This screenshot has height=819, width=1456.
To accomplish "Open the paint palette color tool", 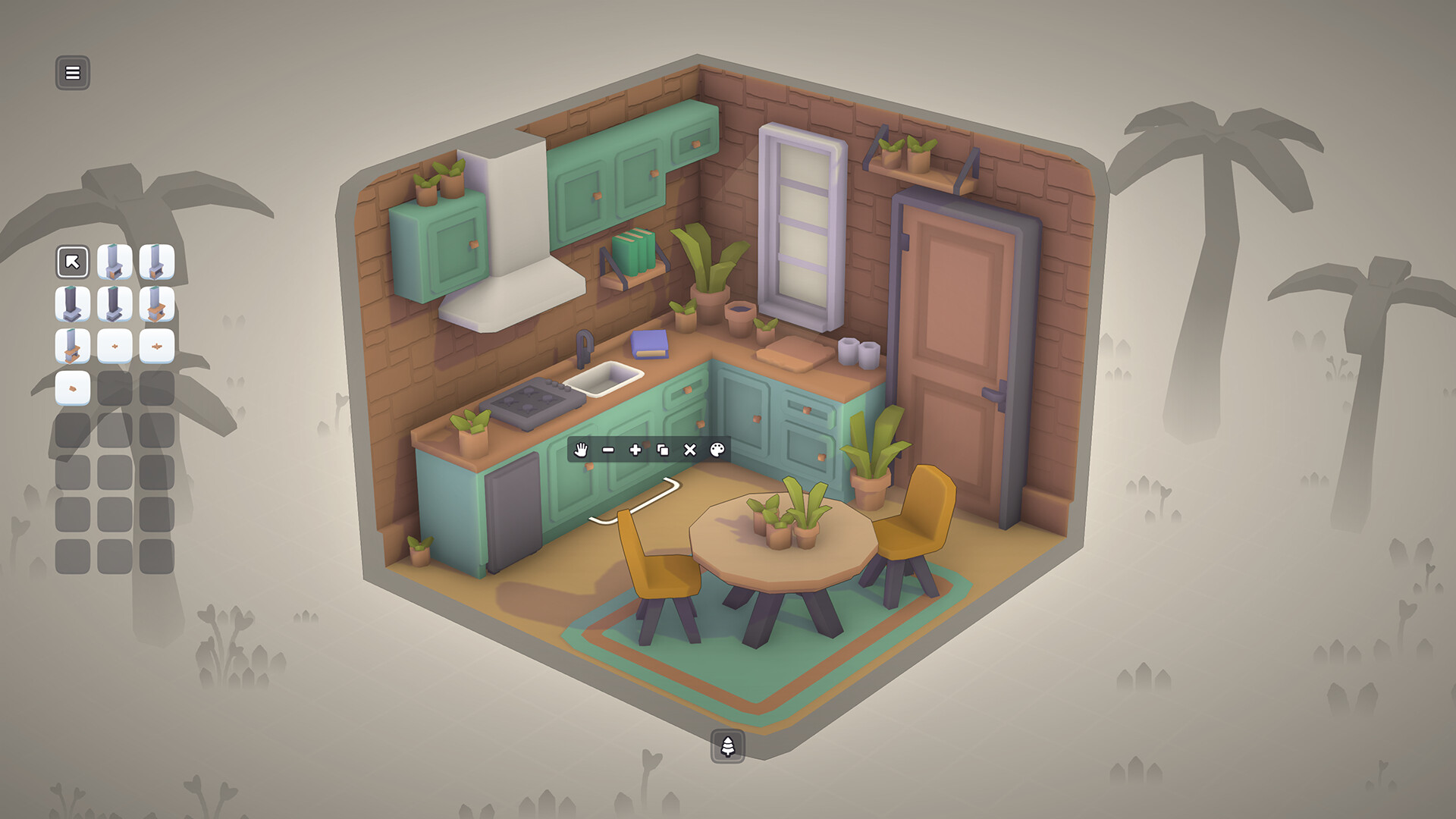I will point(716,451).
